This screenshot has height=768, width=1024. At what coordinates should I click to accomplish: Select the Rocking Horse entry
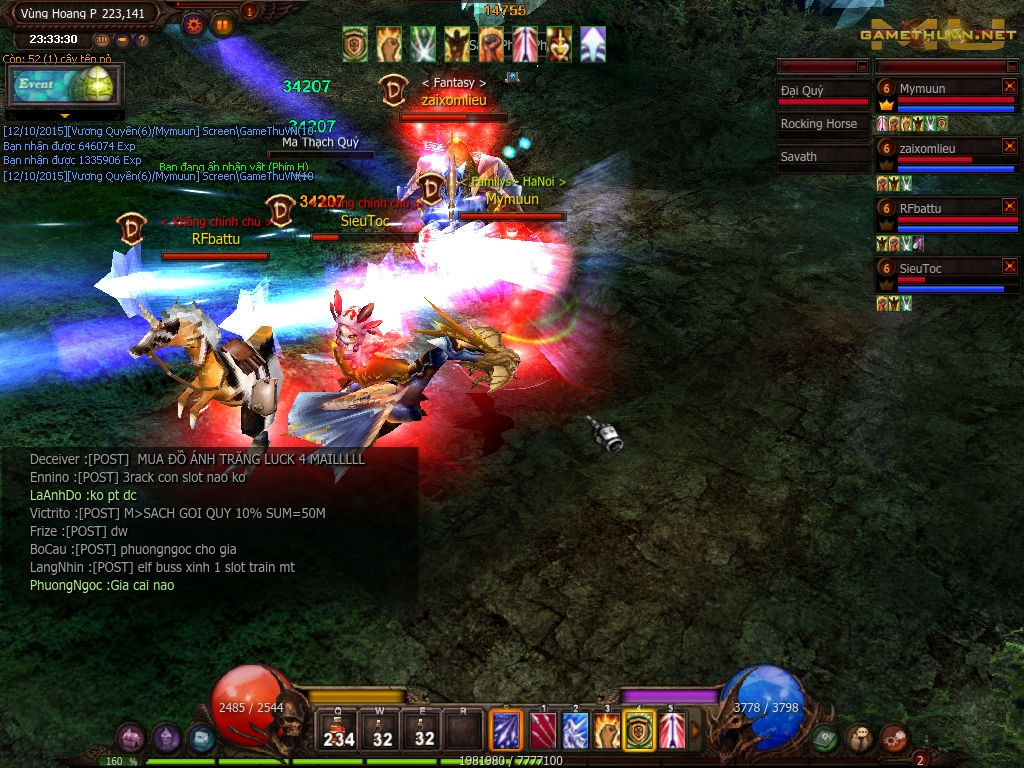click(819, 124)
